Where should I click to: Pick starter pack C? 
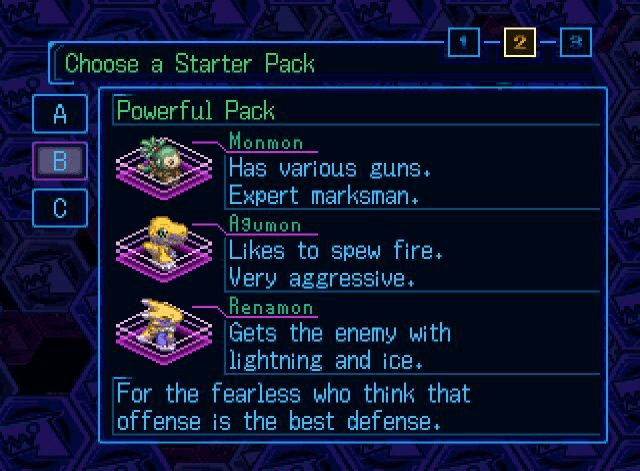60,207
